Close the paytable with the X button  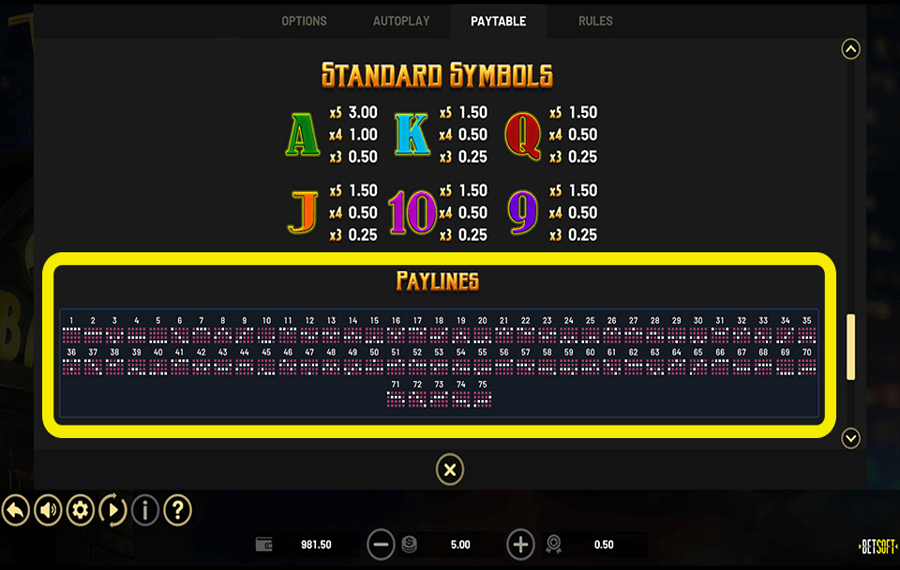450,469
